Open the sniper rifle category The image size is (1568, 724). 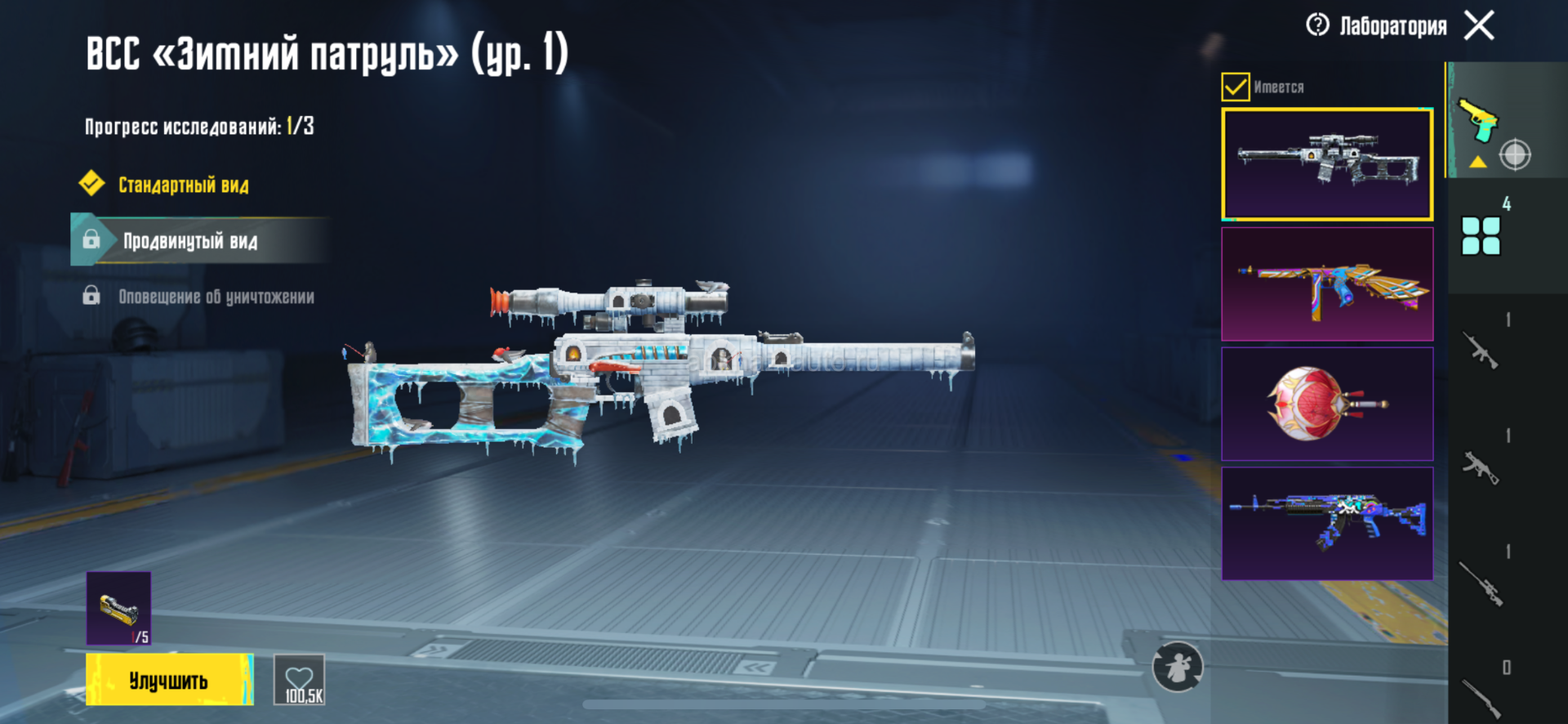[x=1481, y=583]
